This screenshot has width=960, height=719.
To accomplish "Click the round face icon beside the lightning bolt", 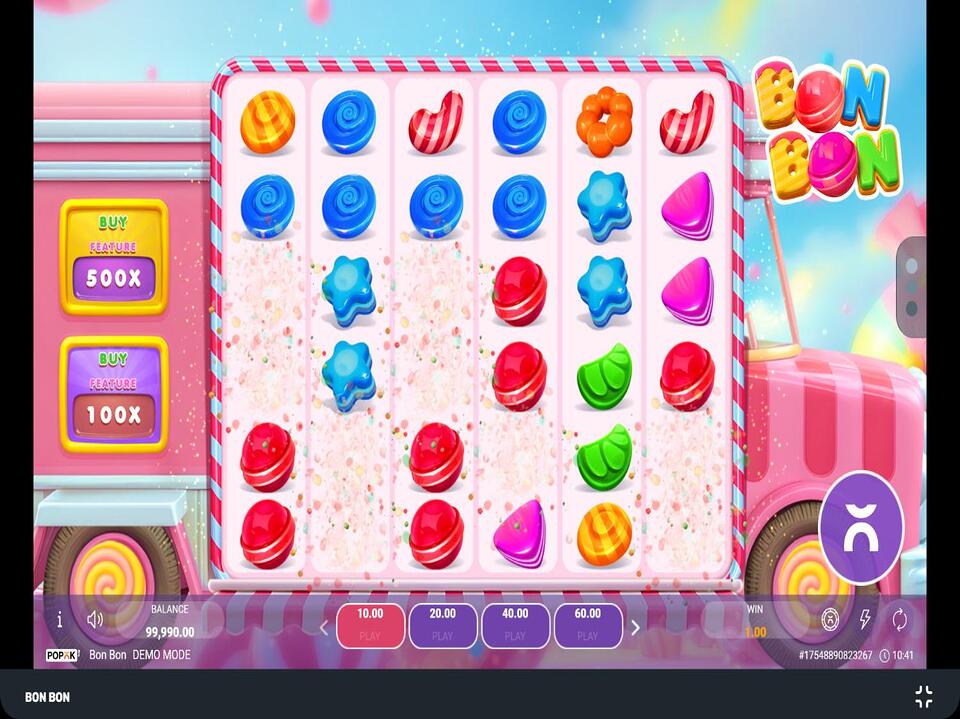I will [x=830, y=620].
